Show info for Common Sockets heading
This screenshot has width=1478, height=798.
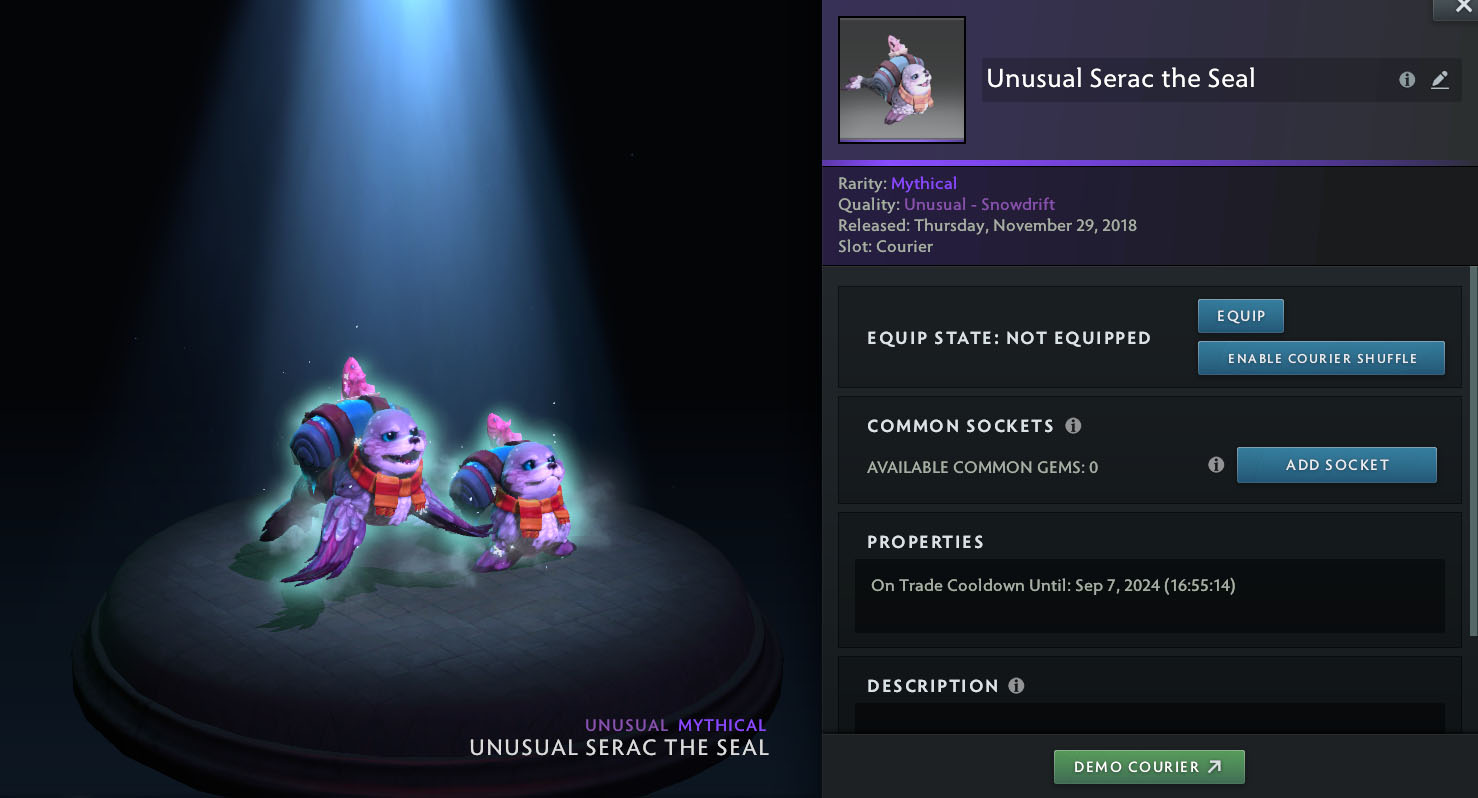pos(1073,426)
